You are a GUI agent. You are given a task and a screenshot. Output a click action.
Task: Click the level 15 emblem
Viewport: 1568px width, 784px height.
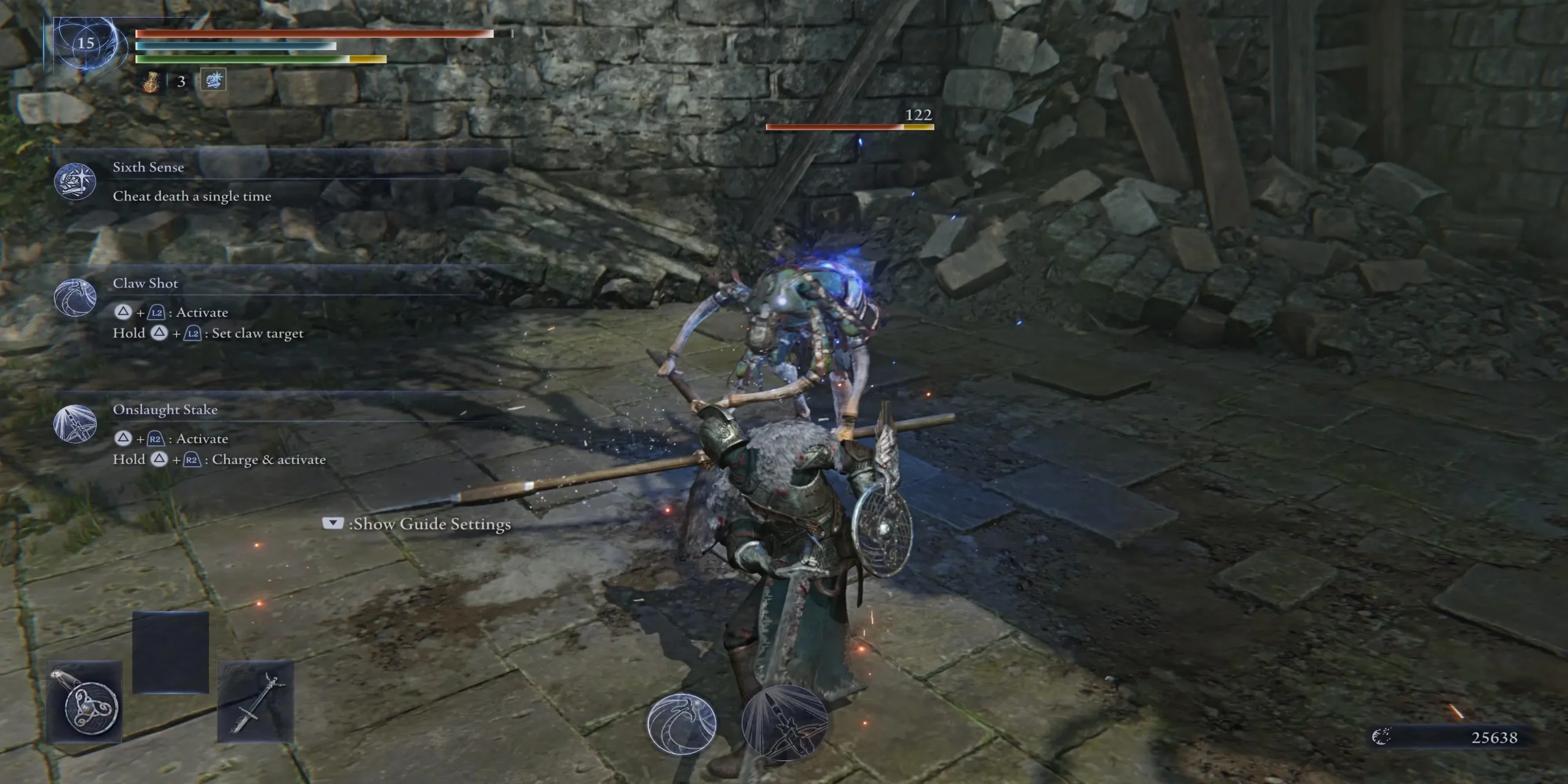click(86, 43)
